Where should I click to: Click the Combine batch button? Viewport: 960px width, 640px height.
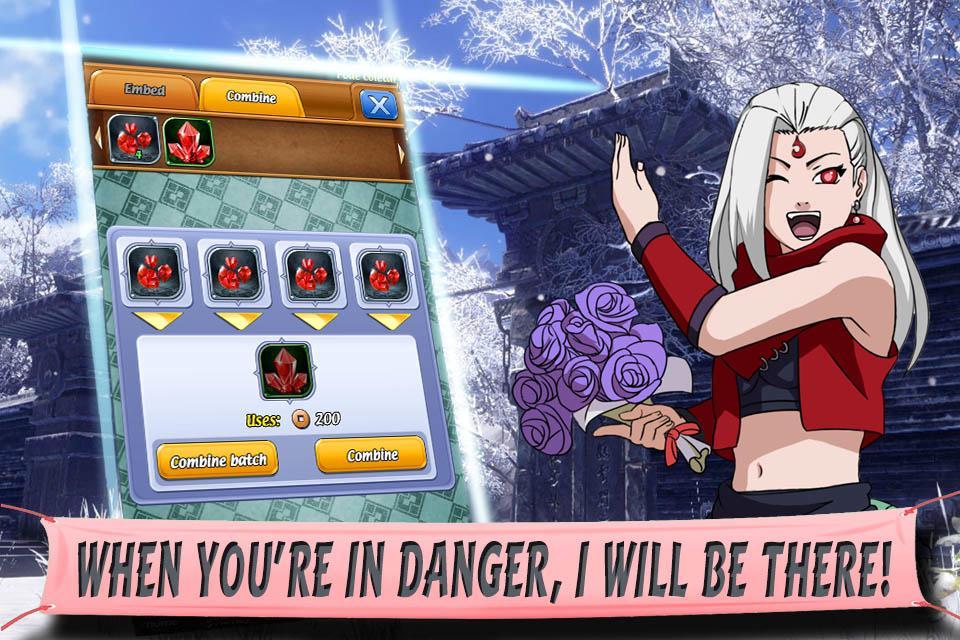[216, 461]
